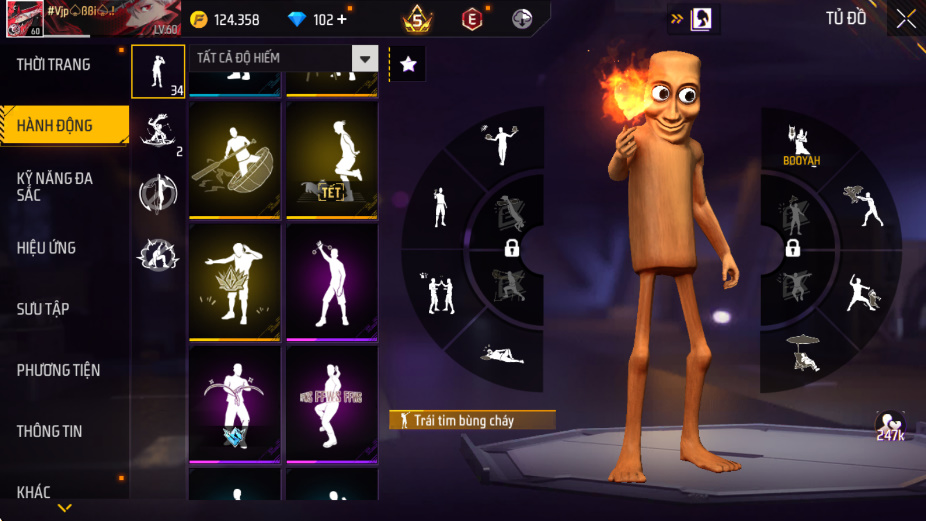Add diamonds with the plus button
Viewport: 926px width, 521px height.
(343, 19)
